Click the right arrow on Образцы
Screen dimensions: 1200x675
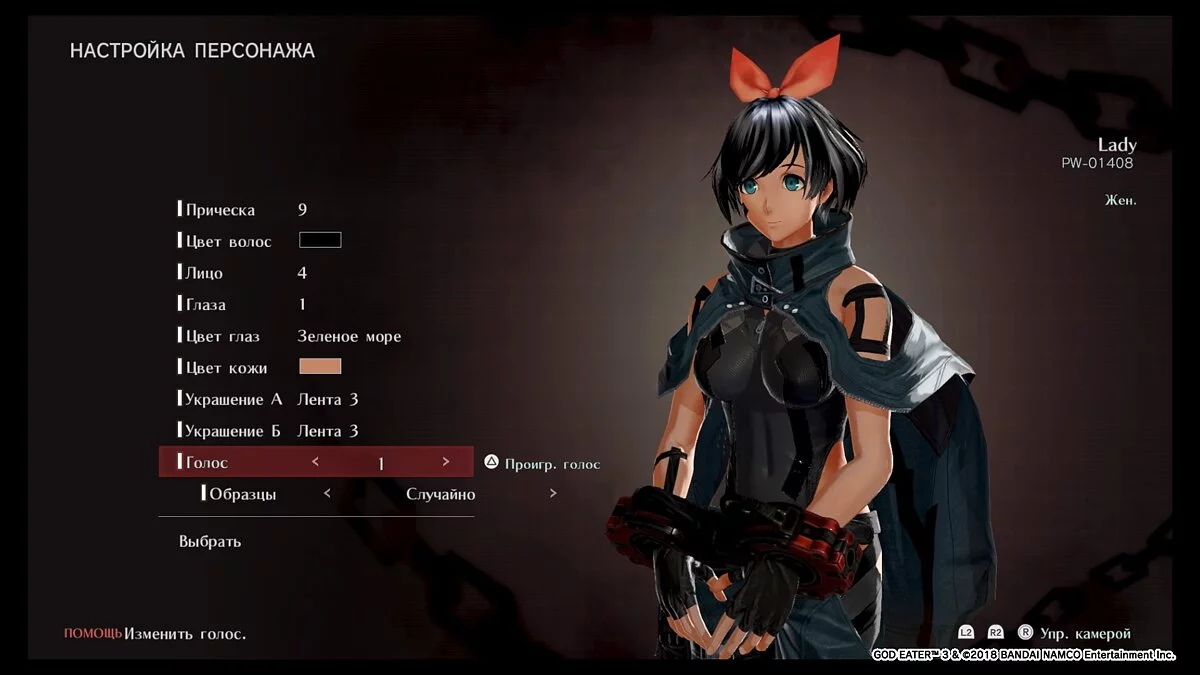coord(553,494)
